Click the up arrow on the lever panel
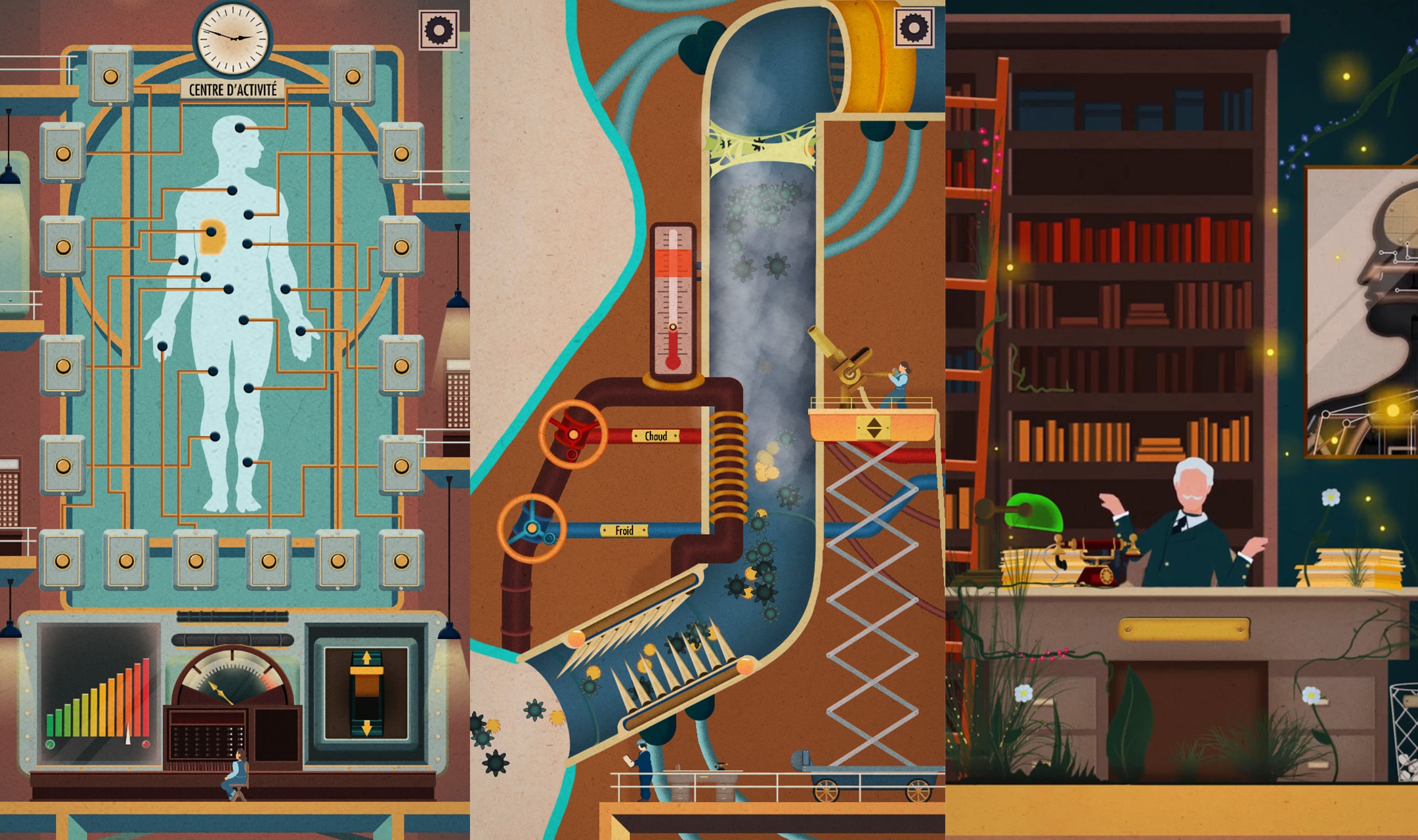Viewport: 1418px width, 840px height. pos(366,657)
